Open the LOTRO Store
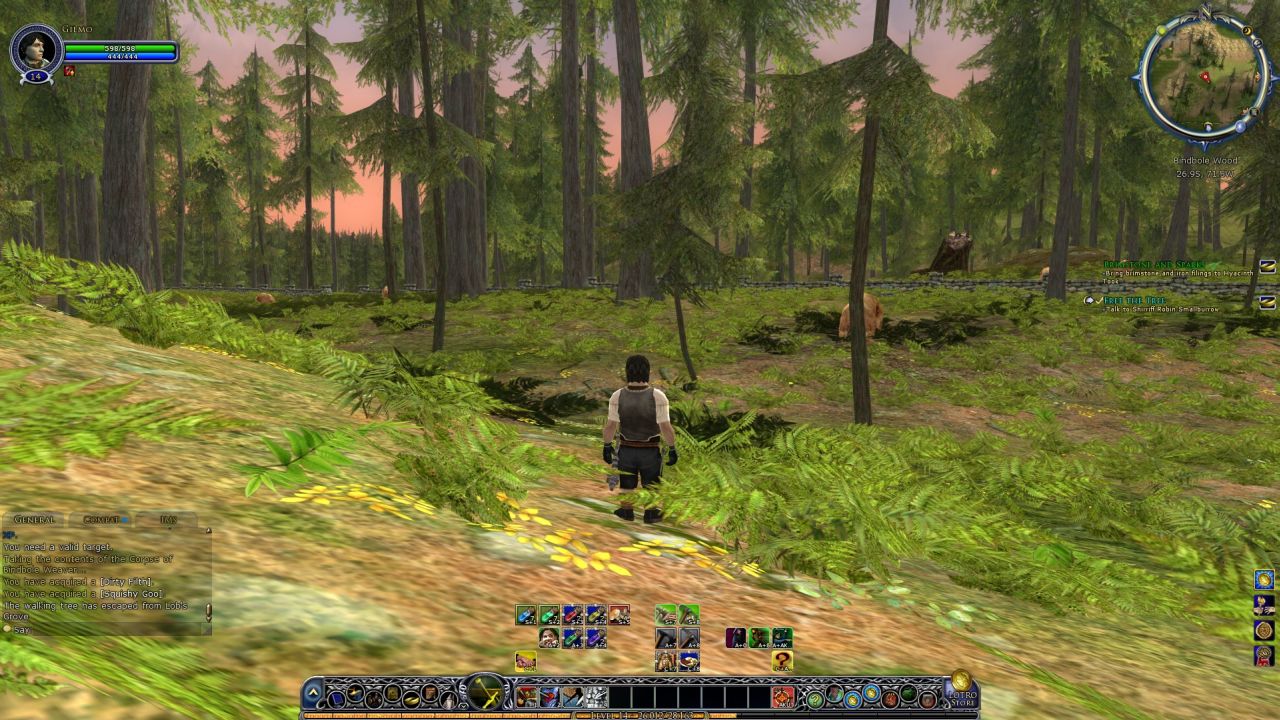1280x720 pixels. (x=962, y=689)
